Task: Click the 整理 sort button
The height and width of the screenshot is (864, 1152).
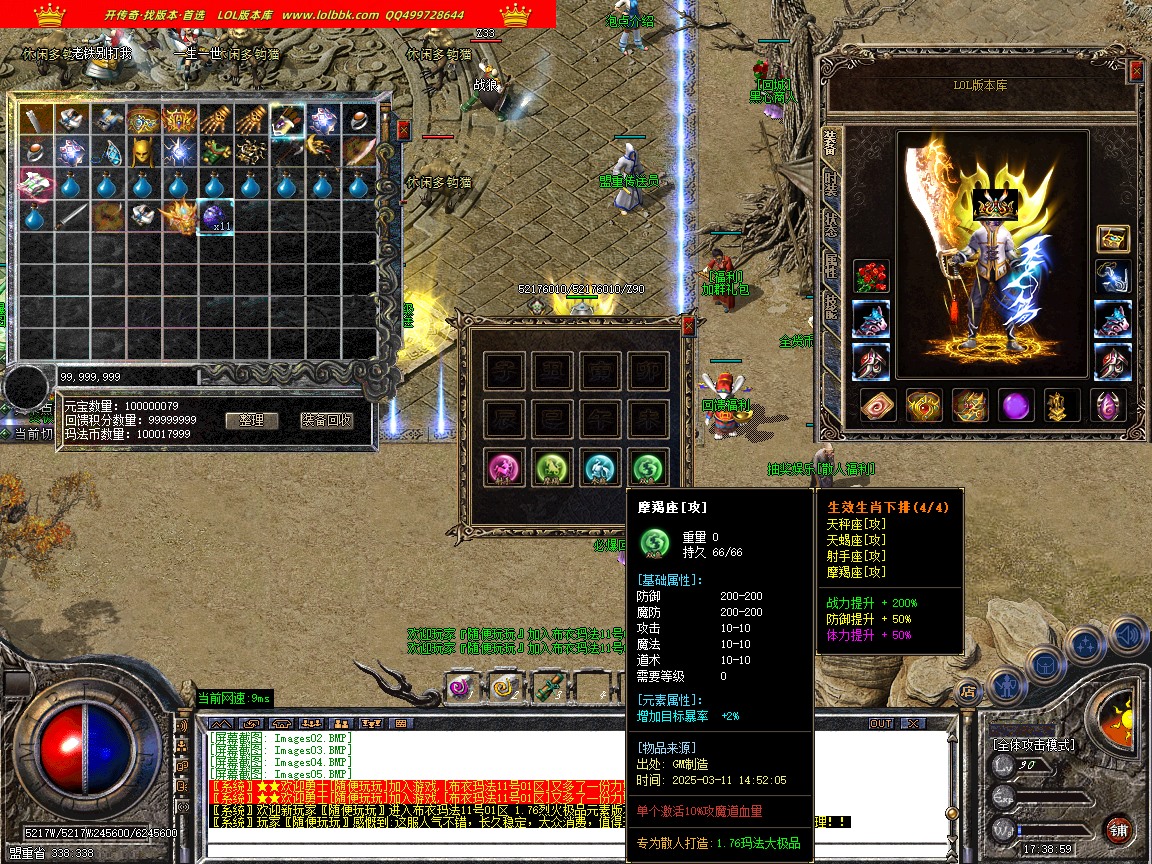Action: [x=251, y=420]
